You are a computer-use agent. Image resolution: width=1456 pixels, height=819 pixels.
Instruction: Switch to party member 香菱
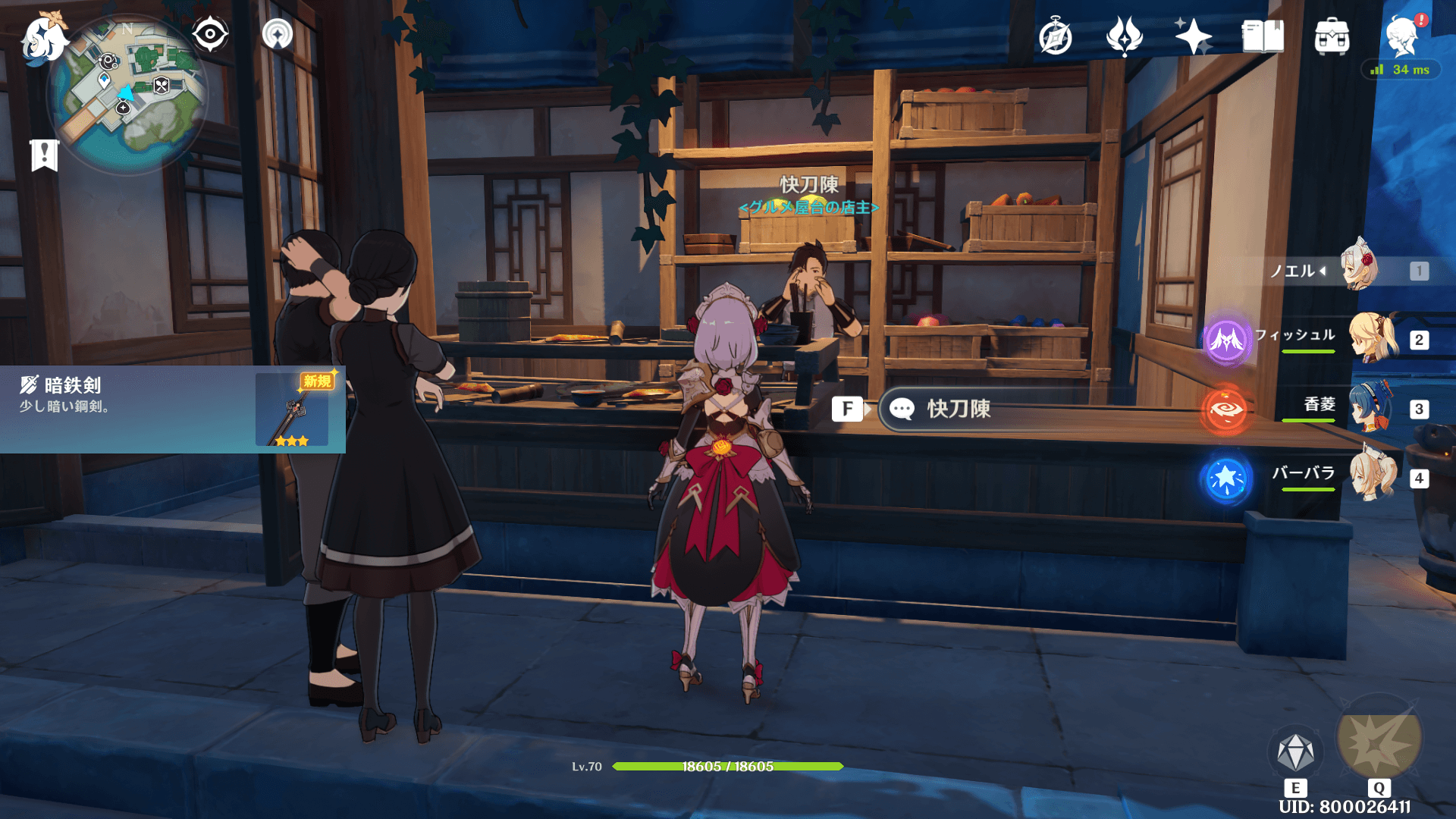pyautogui.click(x=1373, y=408)
